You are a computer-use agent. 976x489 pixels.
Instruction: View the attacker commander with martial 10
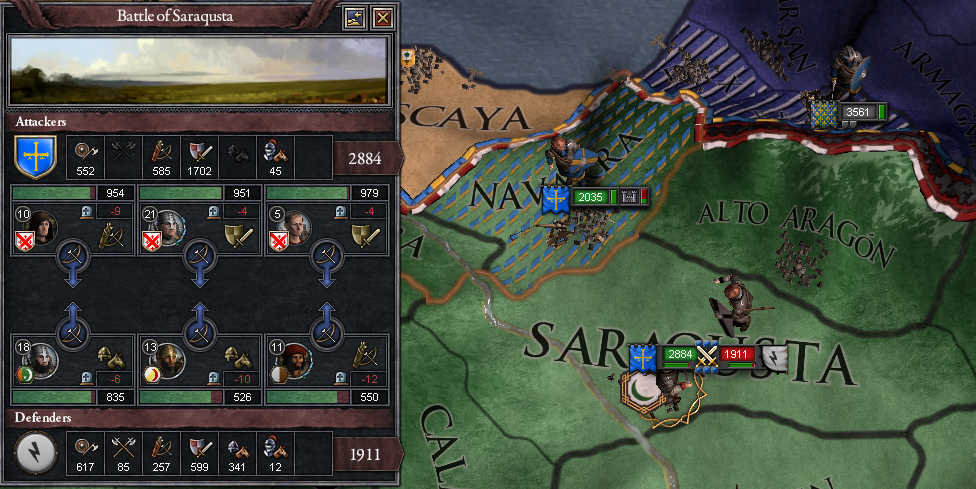[x=42, y=229]
